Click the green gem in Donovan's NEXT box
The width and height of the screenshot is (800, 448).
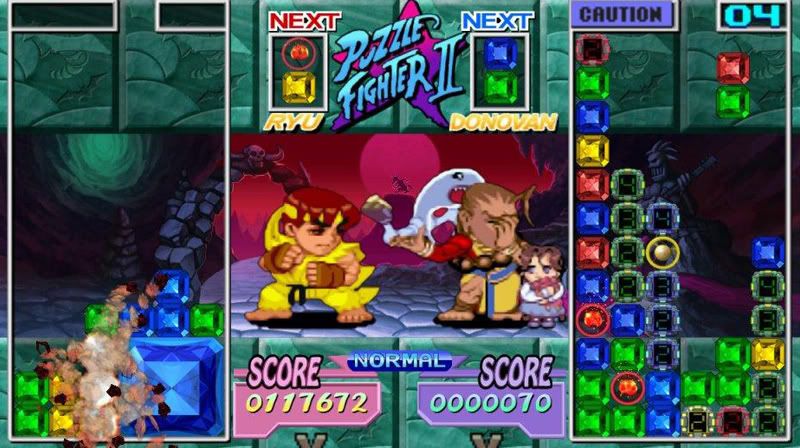click(494, 87)
